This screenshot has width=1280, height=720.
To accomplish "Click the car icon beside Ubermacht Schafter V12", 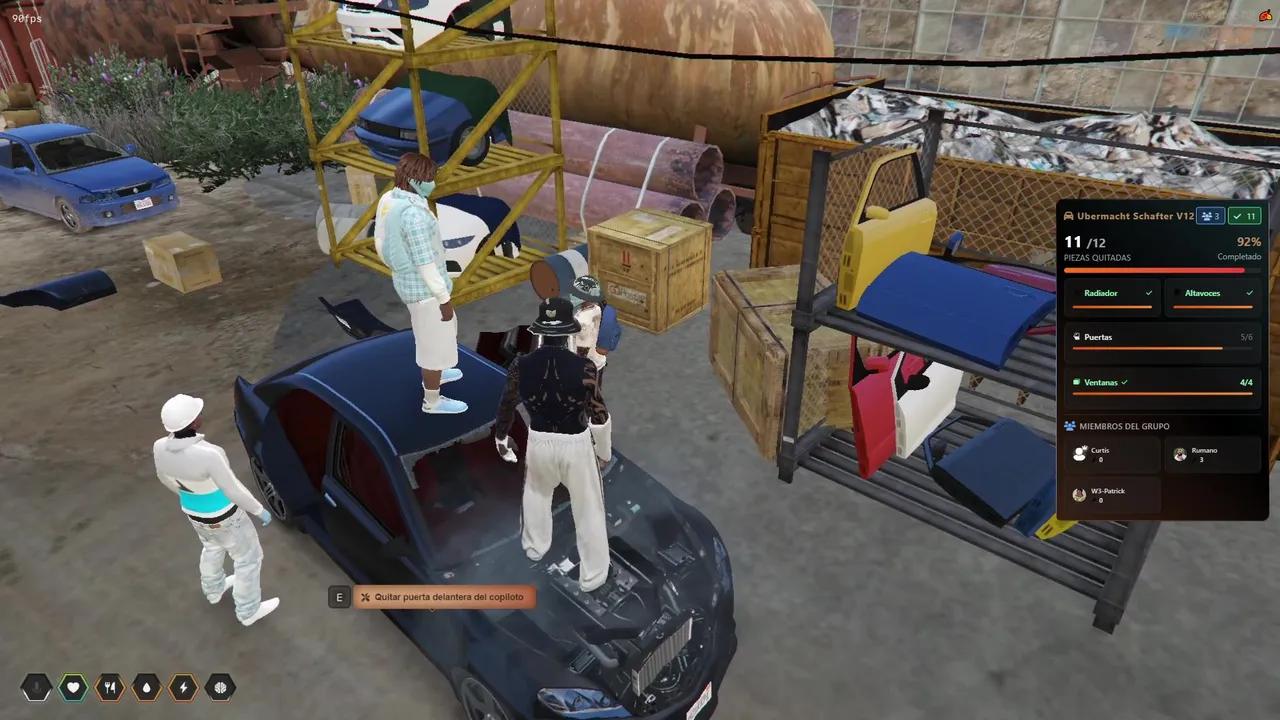I will coord(1069,216).
